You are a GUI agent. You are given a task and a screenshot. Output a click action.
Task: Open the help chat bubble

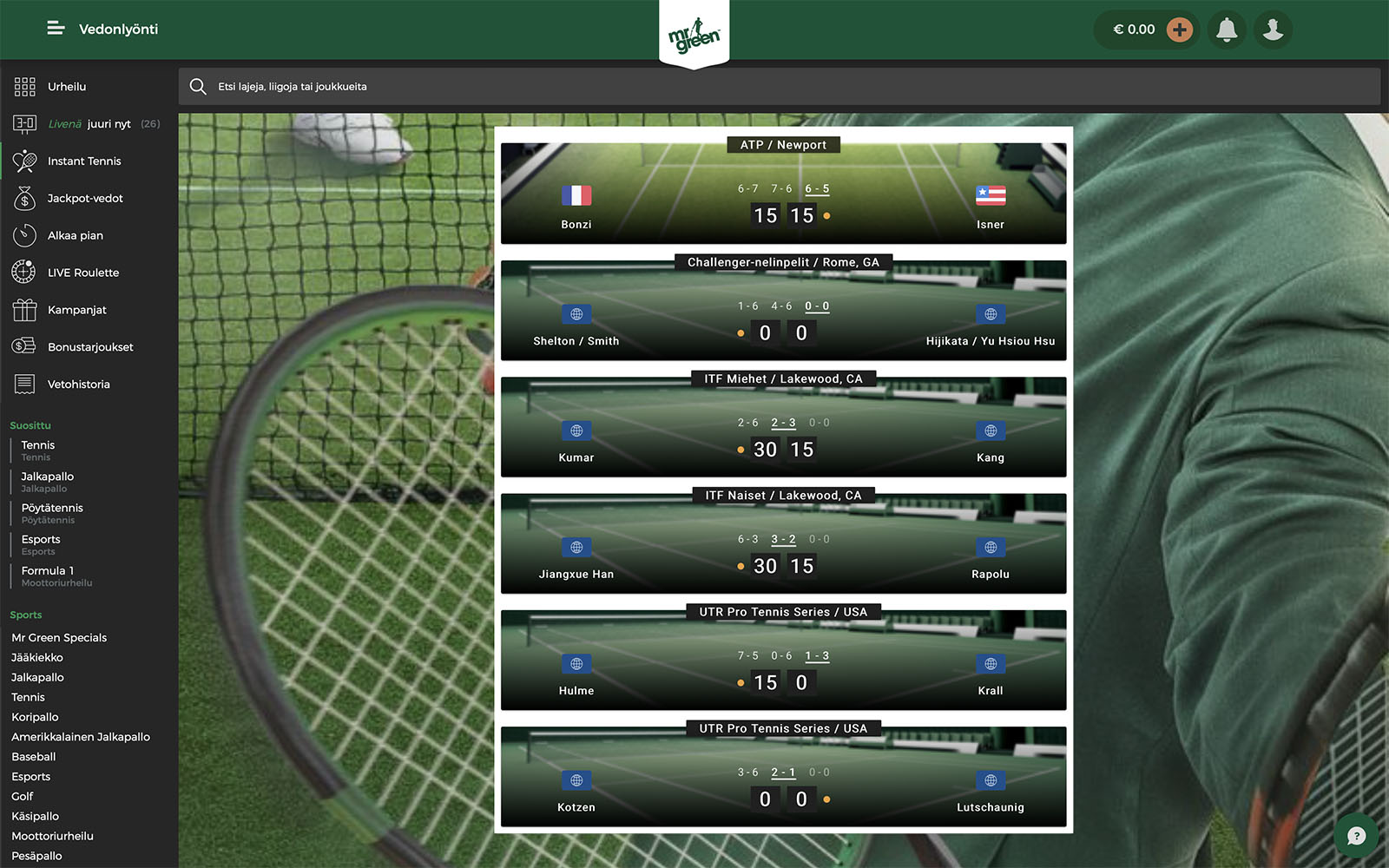coord(1356,836)
